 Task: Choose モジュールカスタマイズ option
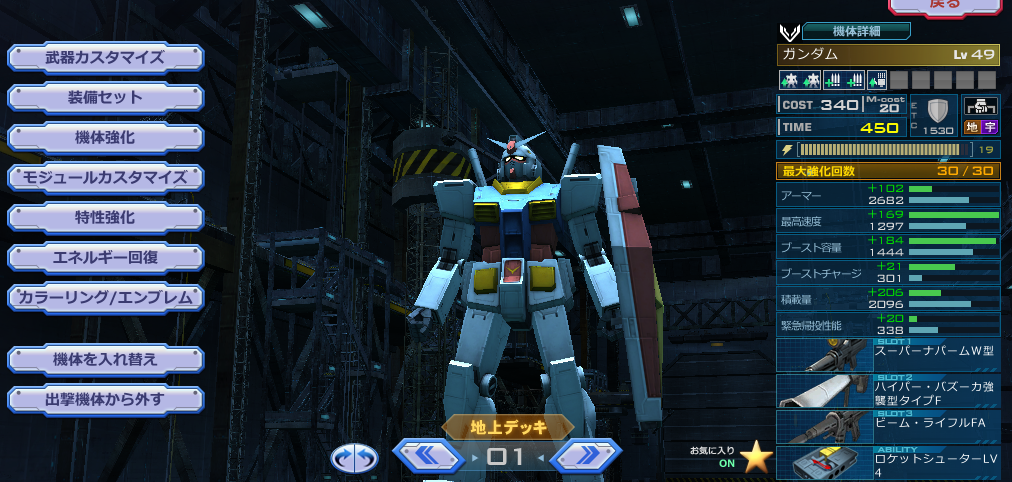tap(105, 177)
